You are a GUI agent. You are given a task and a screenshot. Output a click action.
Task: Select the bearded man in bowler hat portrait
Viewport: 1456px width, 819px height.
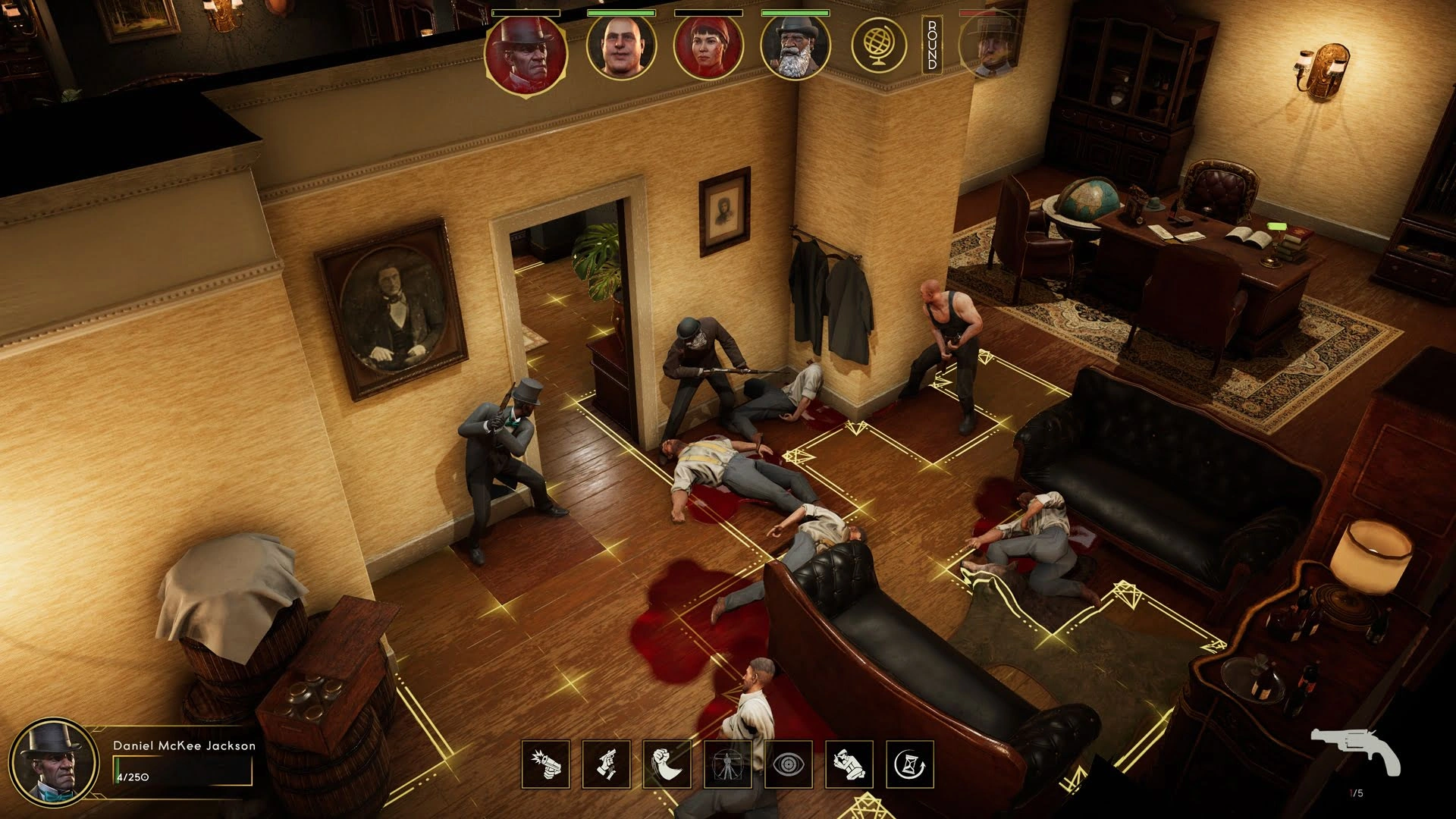pyautogui.click(x=795, y=47)
